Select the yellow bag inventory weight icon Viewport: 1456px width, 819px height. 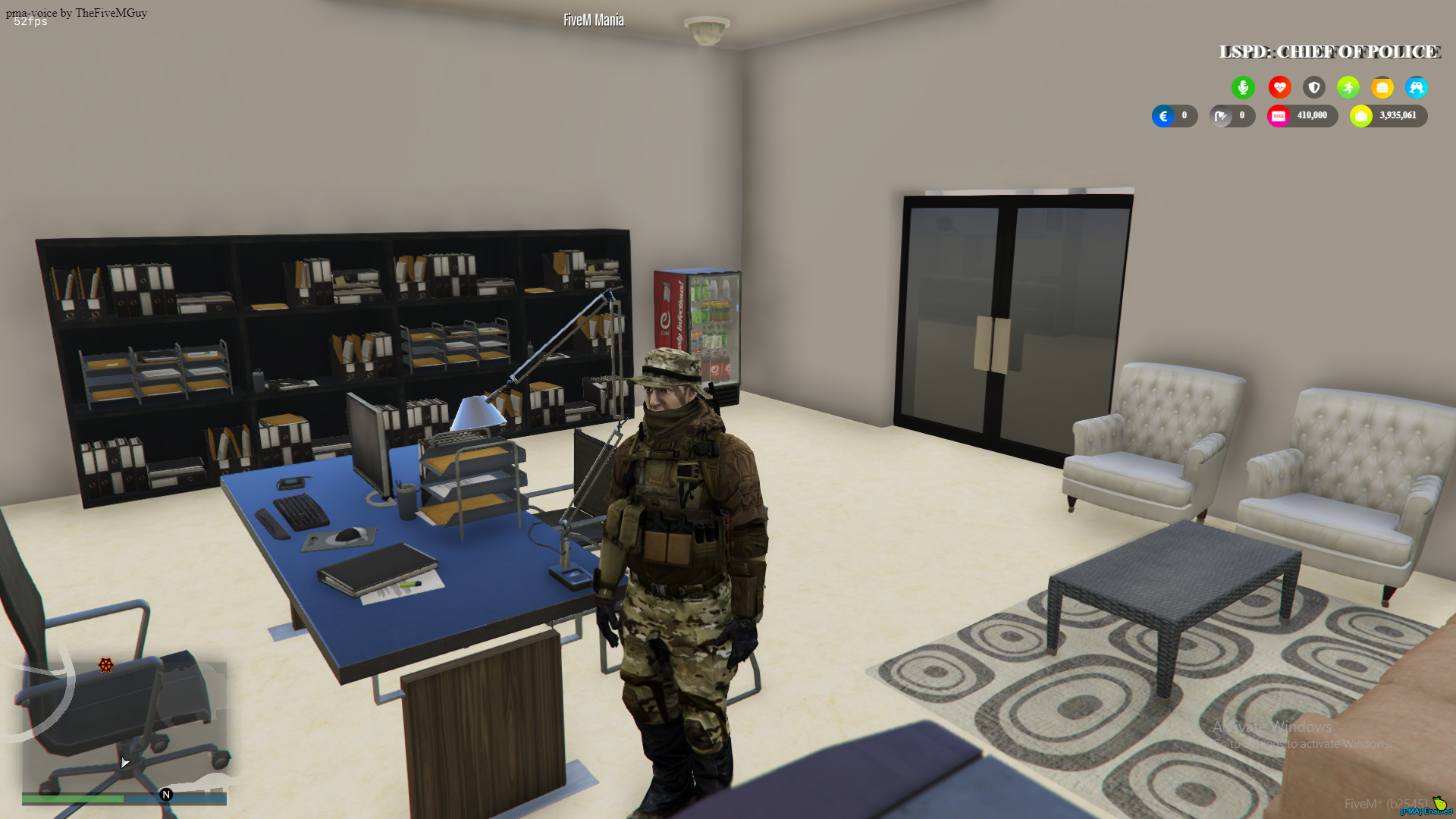[1361, 116]
